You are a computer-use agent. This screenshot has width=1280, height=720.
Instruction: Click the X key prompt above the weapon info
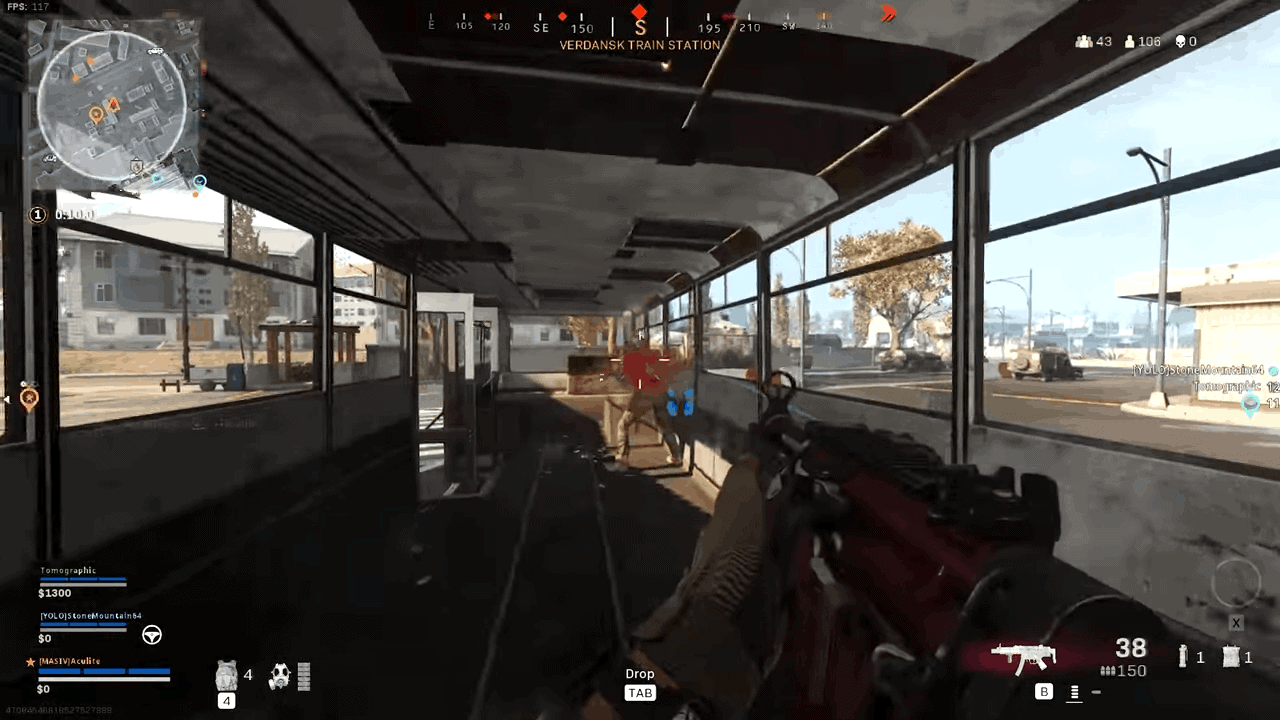[x=1236, y=623]
